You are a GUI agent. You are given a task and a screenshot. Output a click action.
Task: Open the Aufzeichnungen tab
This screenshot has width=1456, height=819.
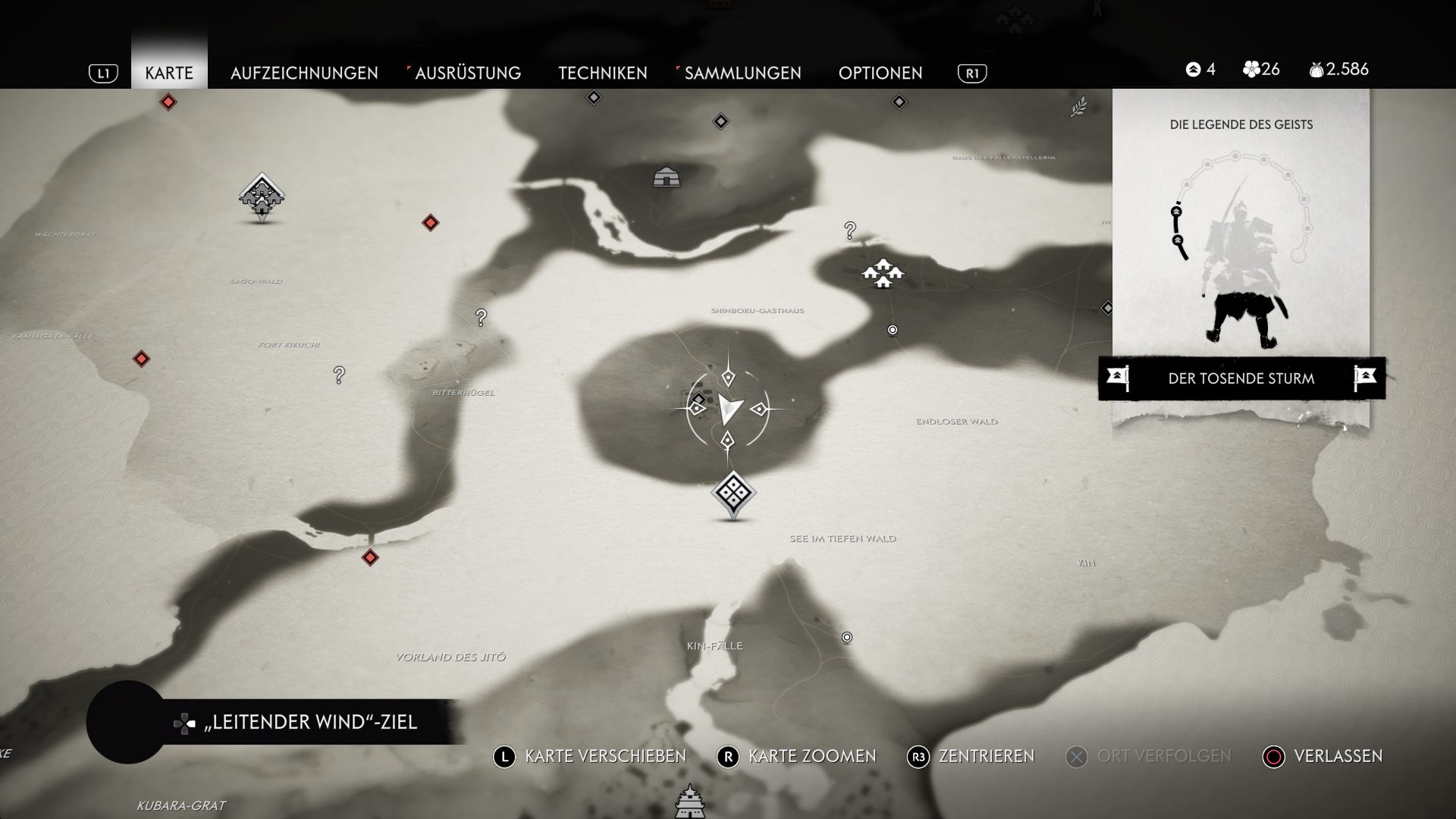coord(304,73)
